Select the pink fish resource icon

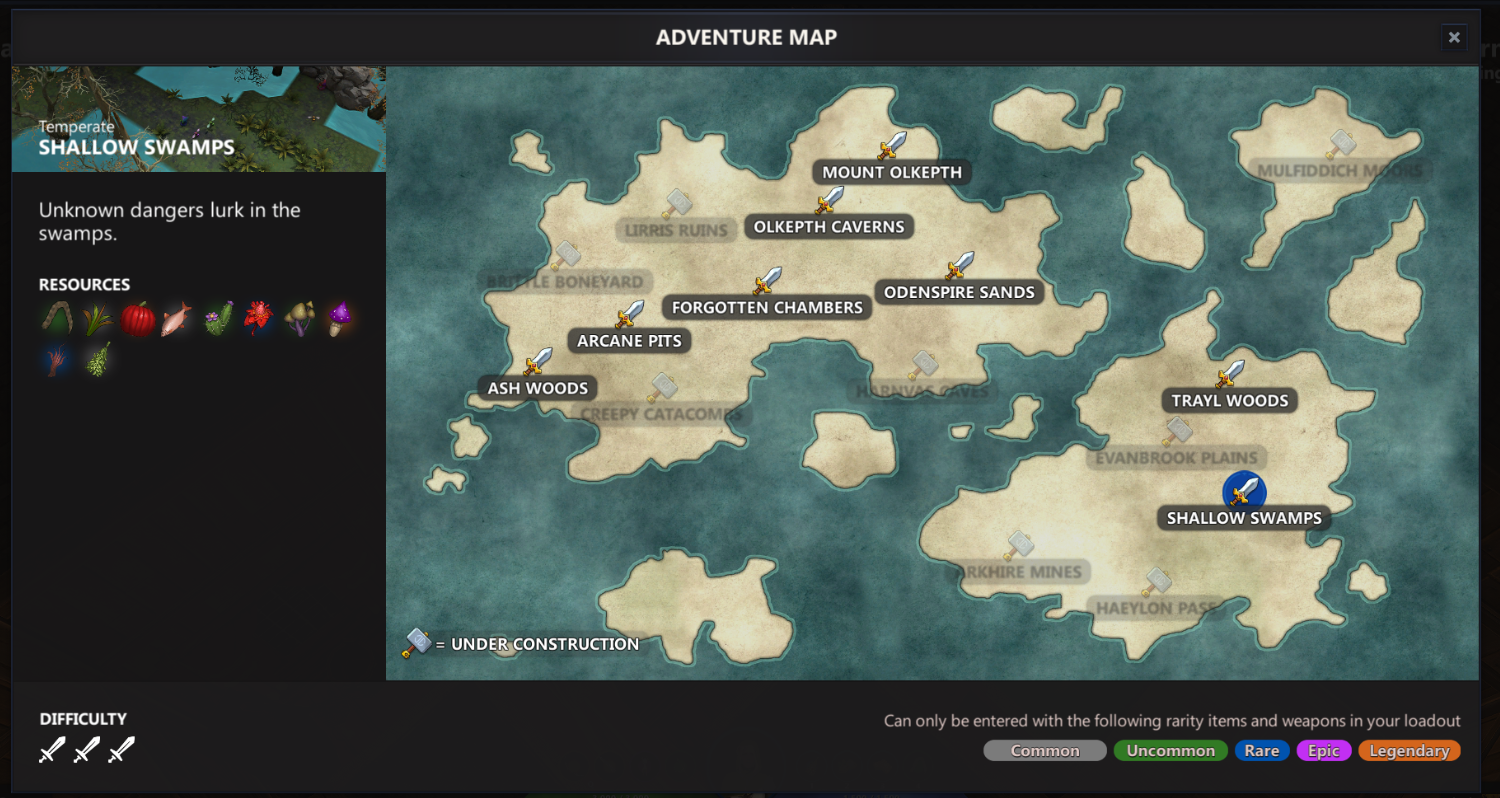tap(177, 319)
